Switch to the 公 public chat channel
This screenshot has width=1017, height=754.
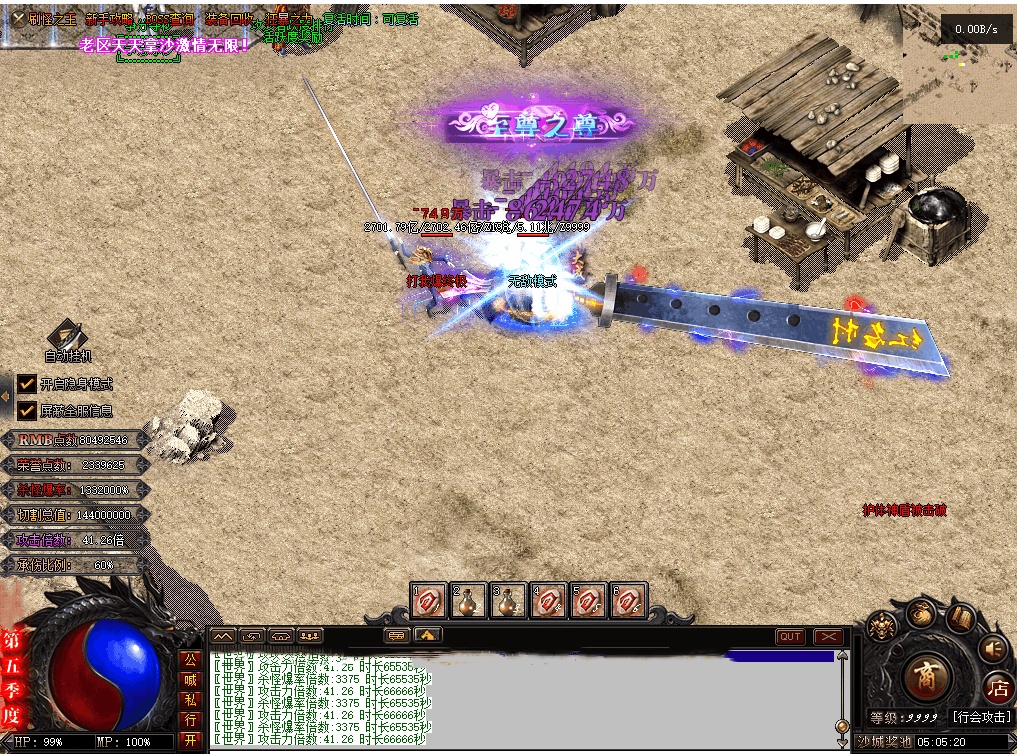(x=190, y=660)
